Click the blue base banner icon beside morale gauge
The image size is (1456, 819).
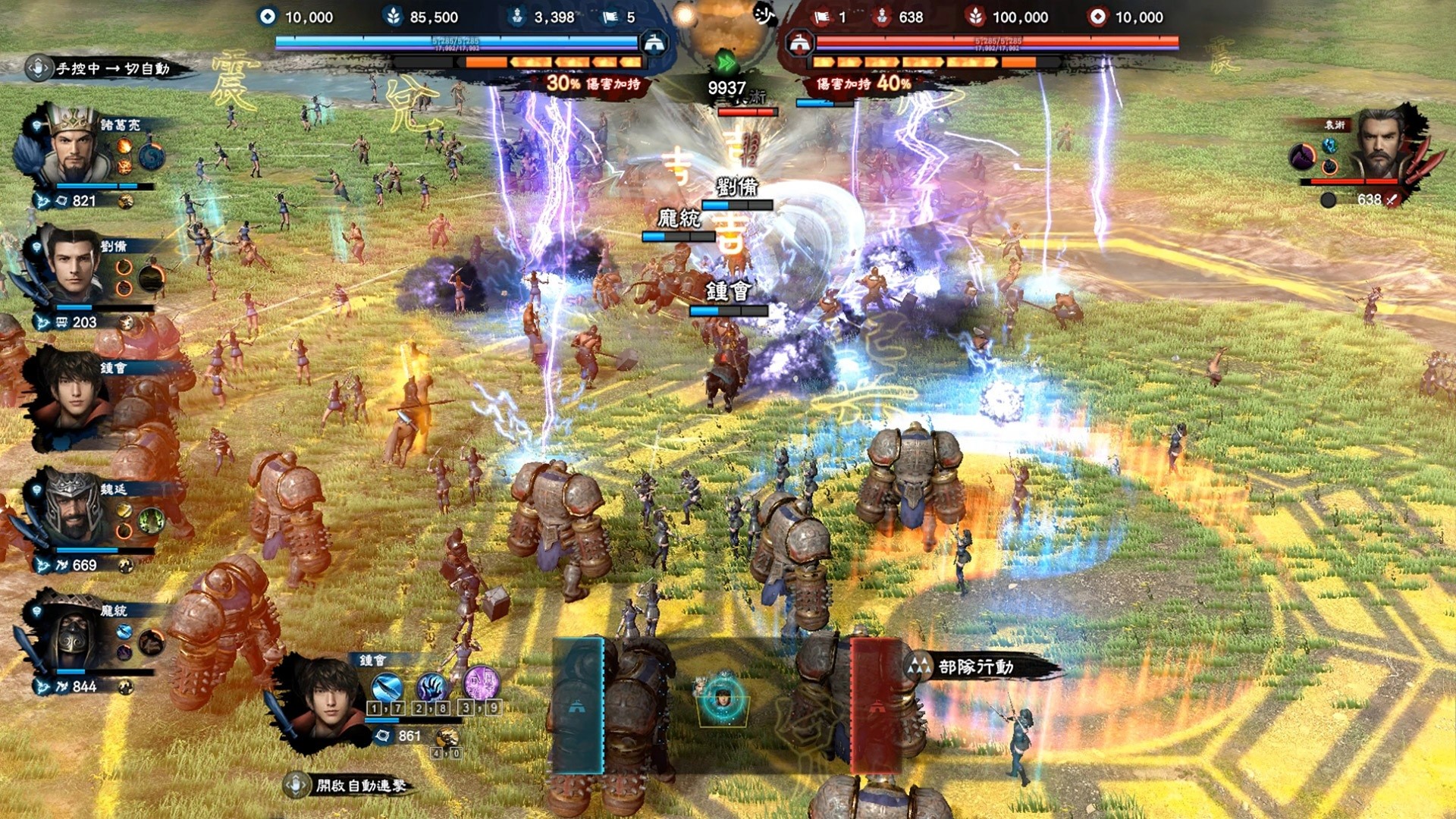tap(654, 44)
